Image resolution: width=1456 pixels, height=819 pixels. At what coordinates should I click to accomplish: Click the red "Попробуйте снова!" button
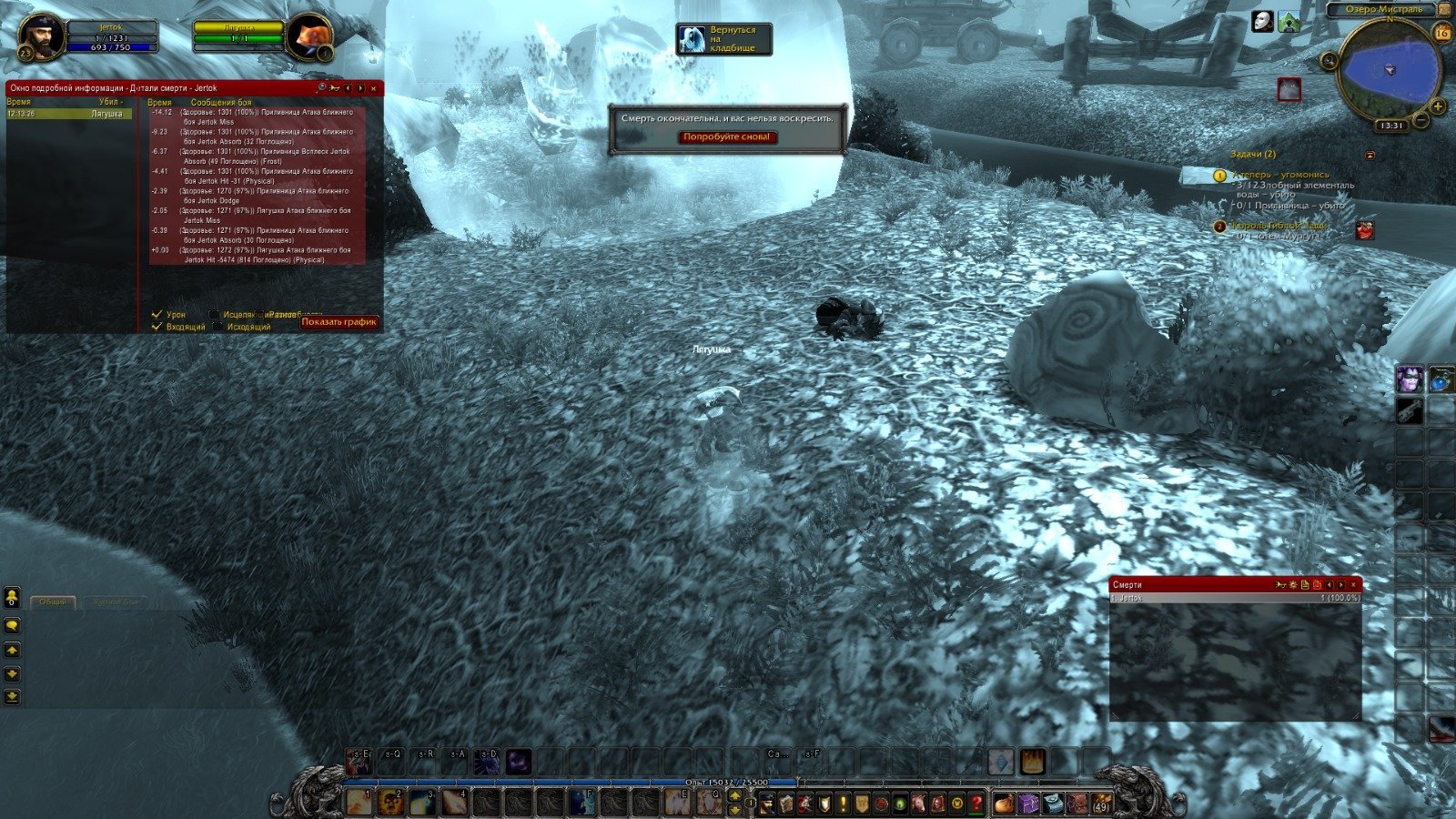click(x=727, y=137)
